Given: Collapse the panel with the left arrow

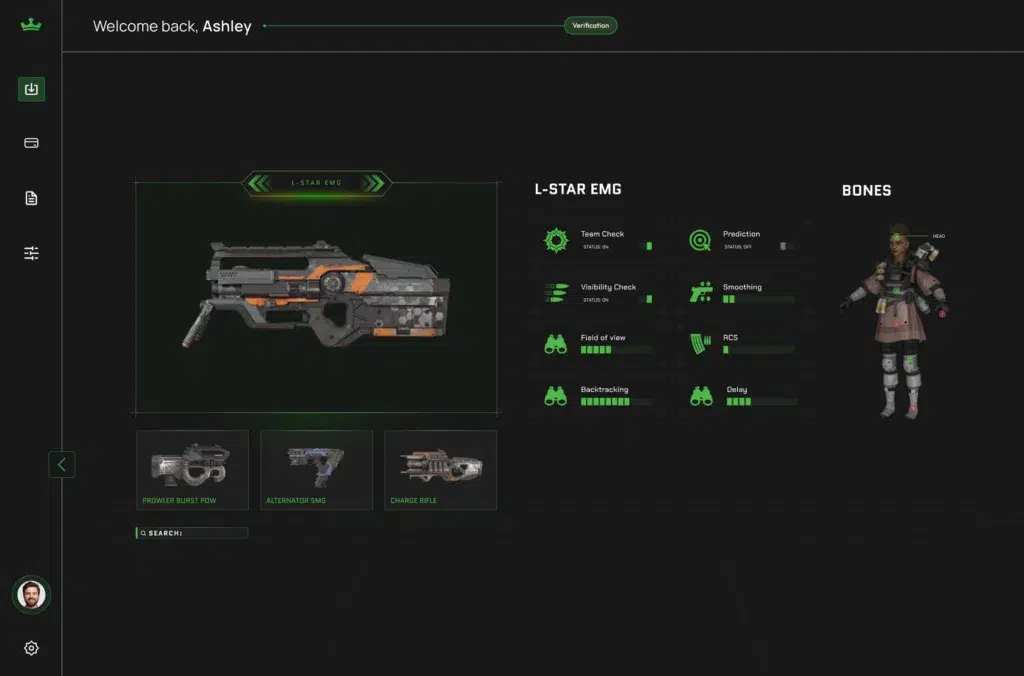Looking at the screenshot, I should tap(62, 464).
